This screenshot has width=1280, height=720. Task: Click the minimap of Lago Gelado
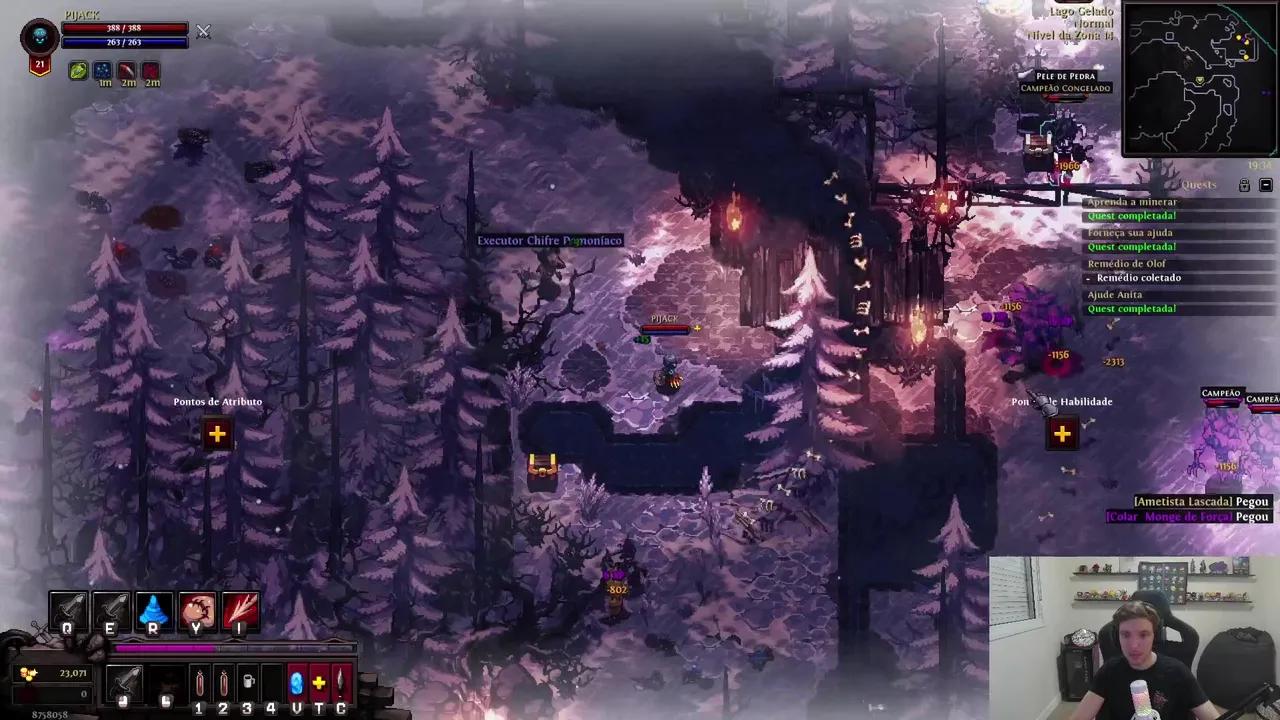1199,80
